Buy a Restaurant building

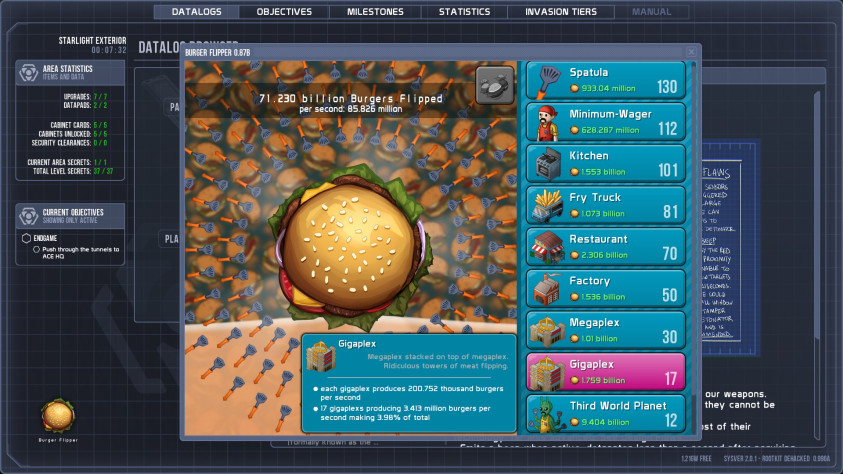(x=605, y=247)
